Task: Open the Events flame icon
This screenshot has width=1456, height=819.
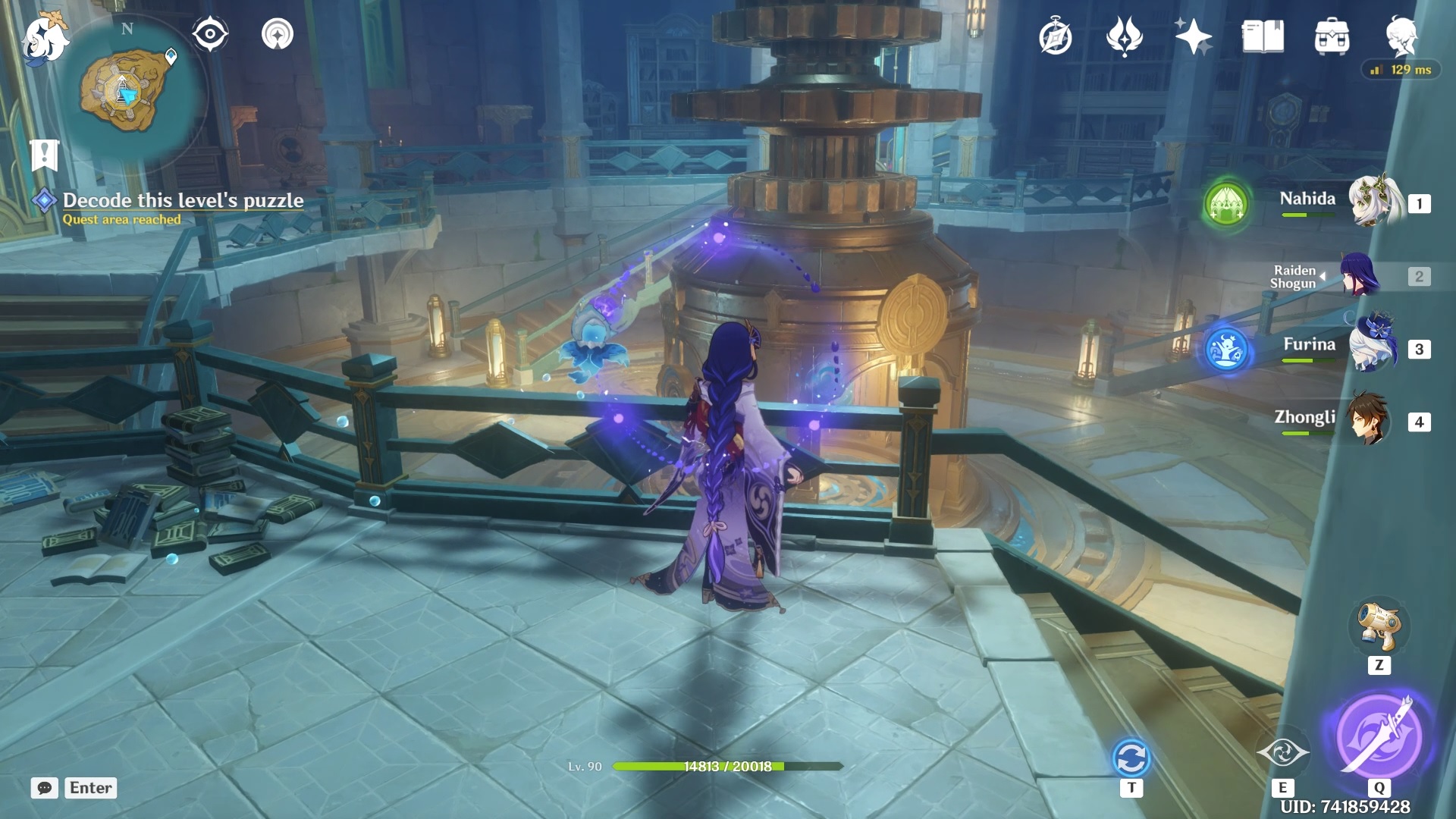Action: (1124, 36)
